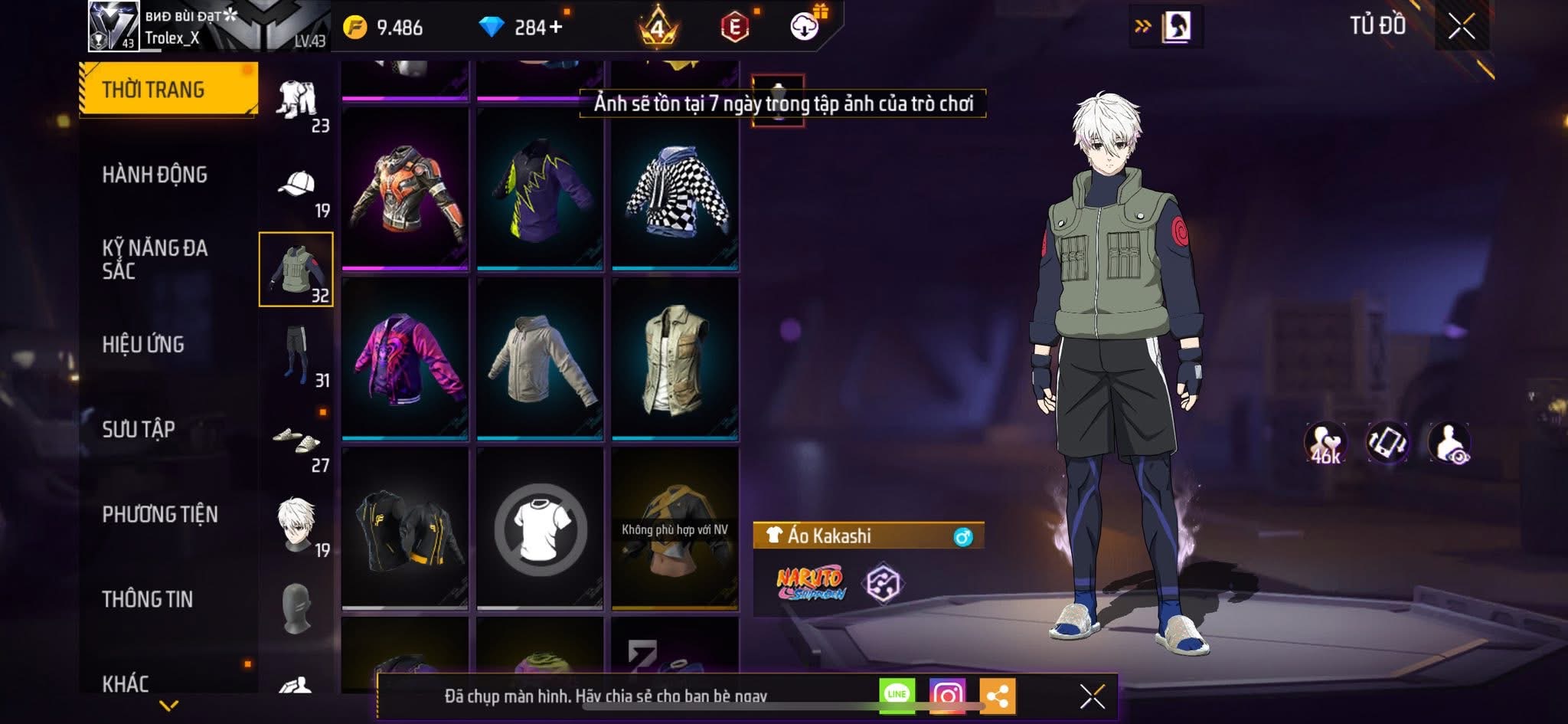Close the Tủ Đồ wardrobe screen
The image size is (1568, 724).
tap(1462, 27)
